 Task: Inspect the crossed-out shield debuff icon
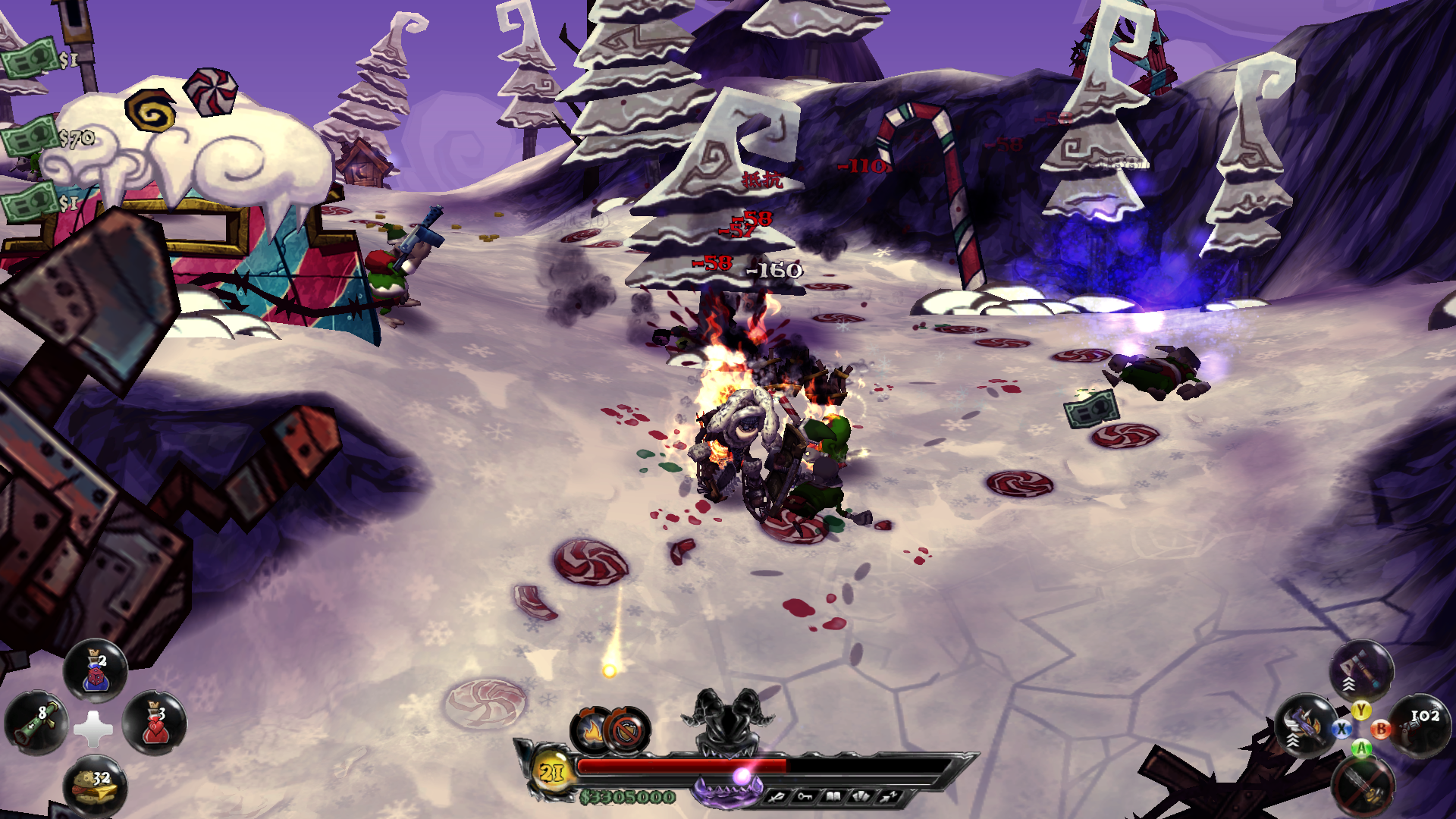[627, 731]
